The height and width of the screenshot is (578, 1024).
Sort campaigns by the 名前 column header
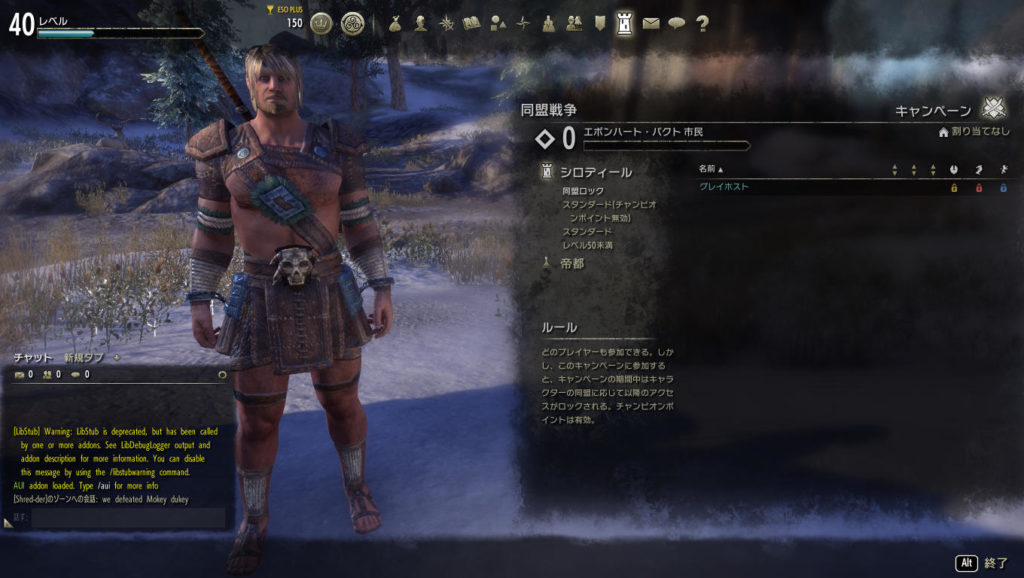click(x=709, y=169)
